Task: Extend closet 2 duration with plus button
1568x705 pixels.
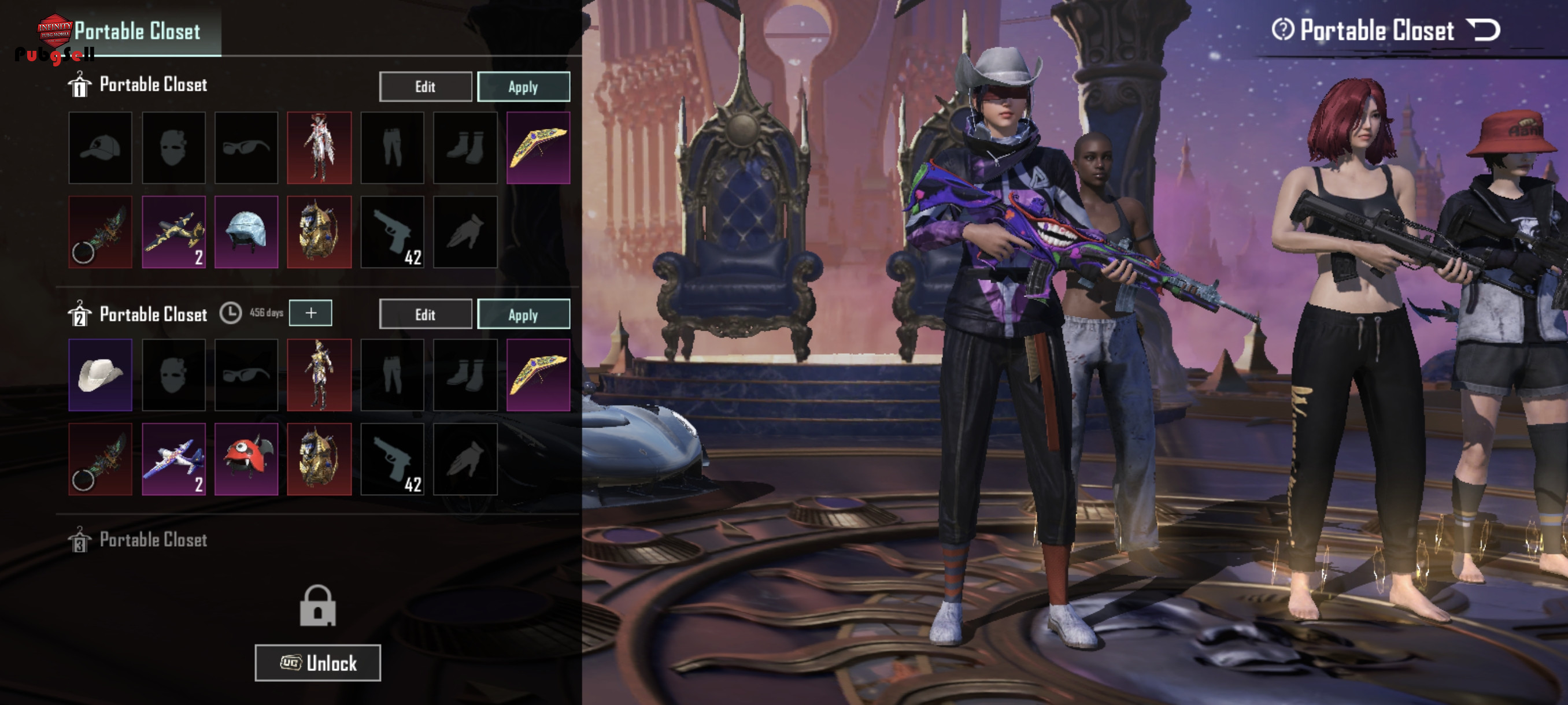Action: click(310, 313)
